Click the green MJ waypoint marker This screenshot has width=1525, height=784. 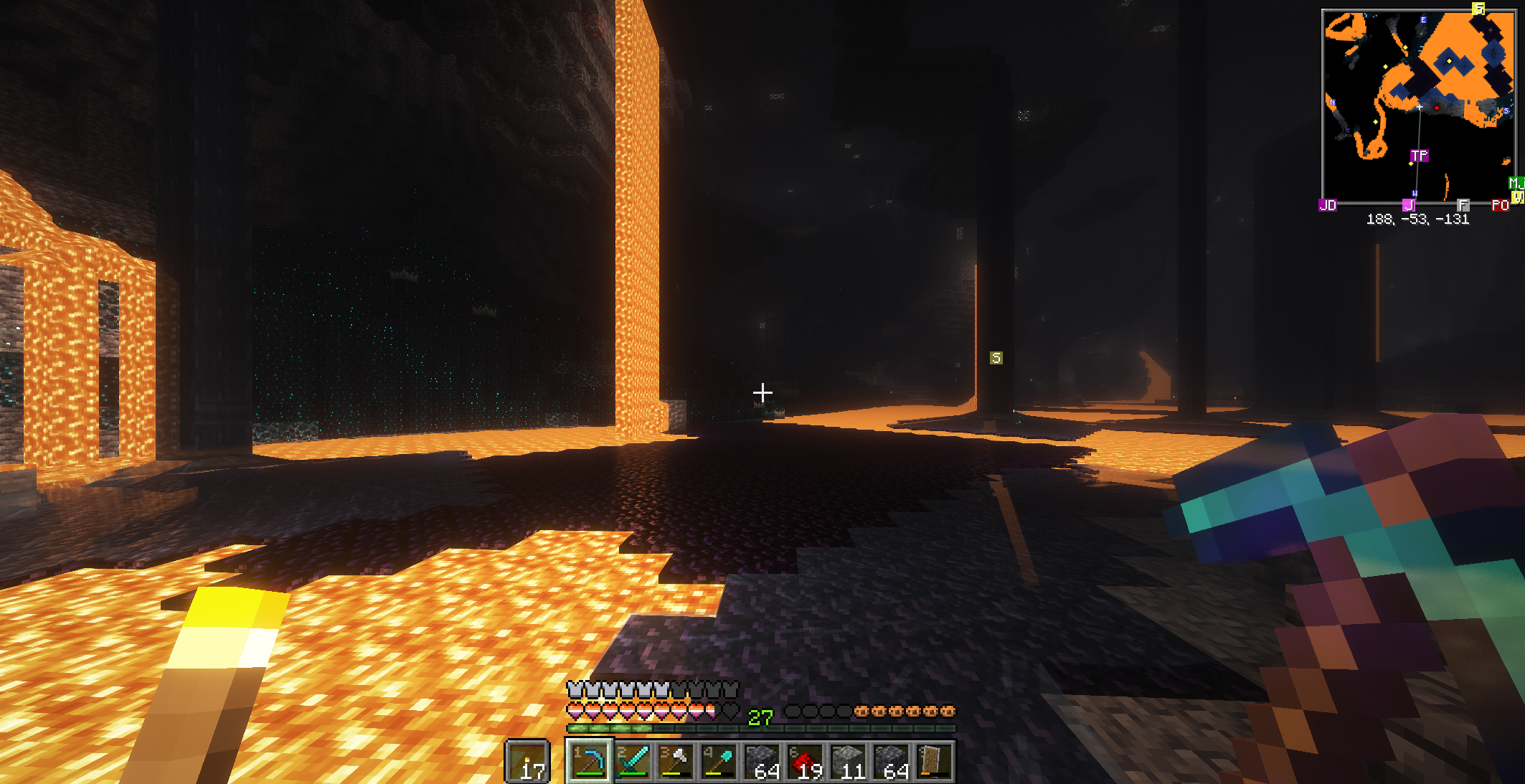tap(1516, 183)
